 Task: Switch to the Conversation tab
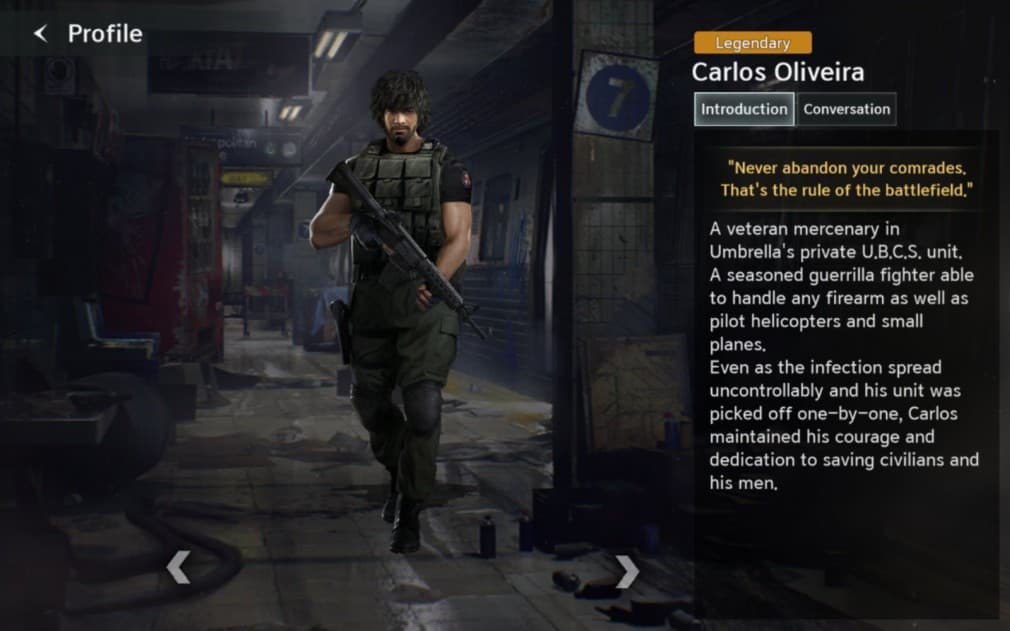[846, 109]
